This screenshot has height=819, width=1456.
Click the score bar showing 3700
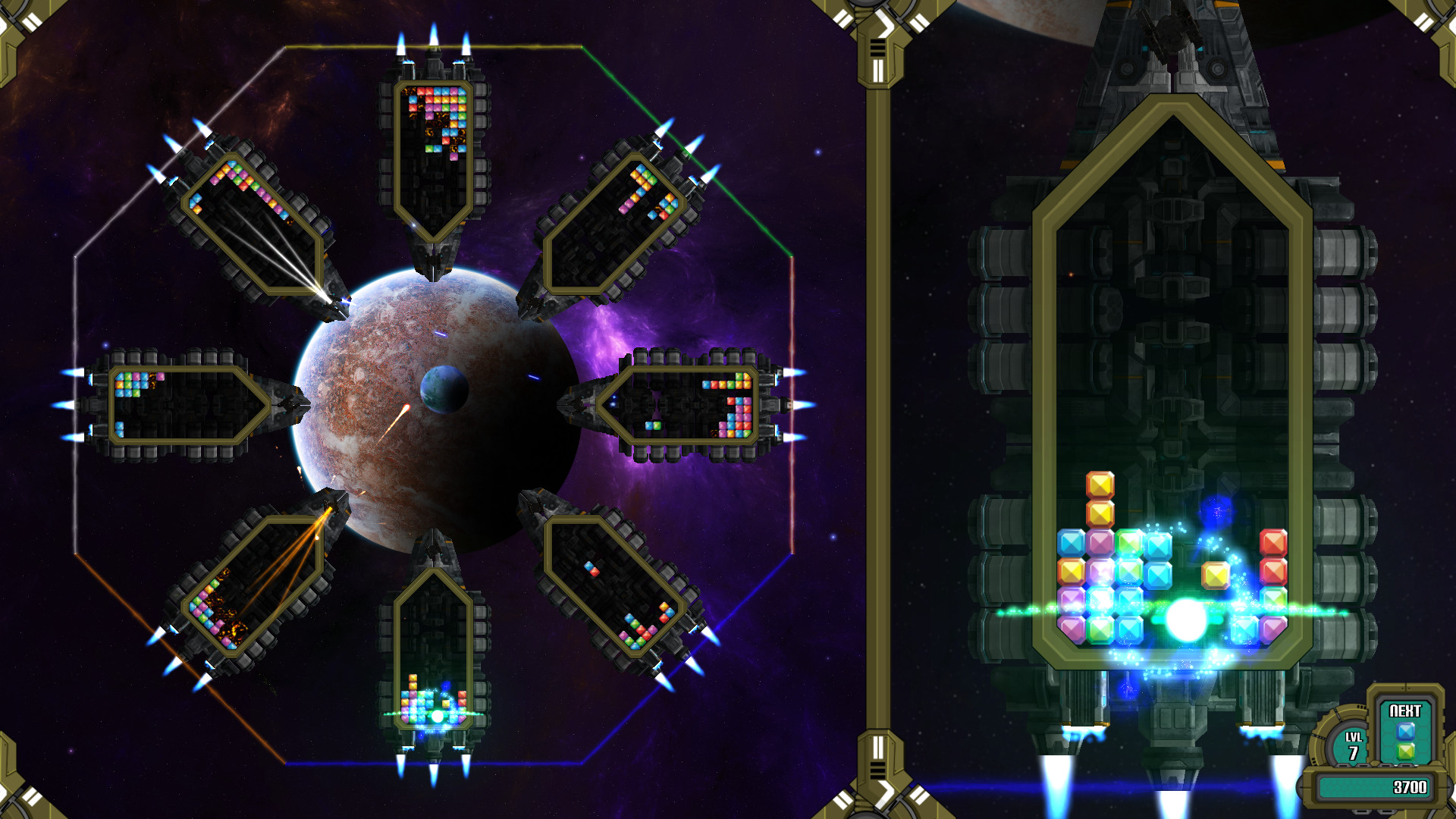pos(1409,786)
